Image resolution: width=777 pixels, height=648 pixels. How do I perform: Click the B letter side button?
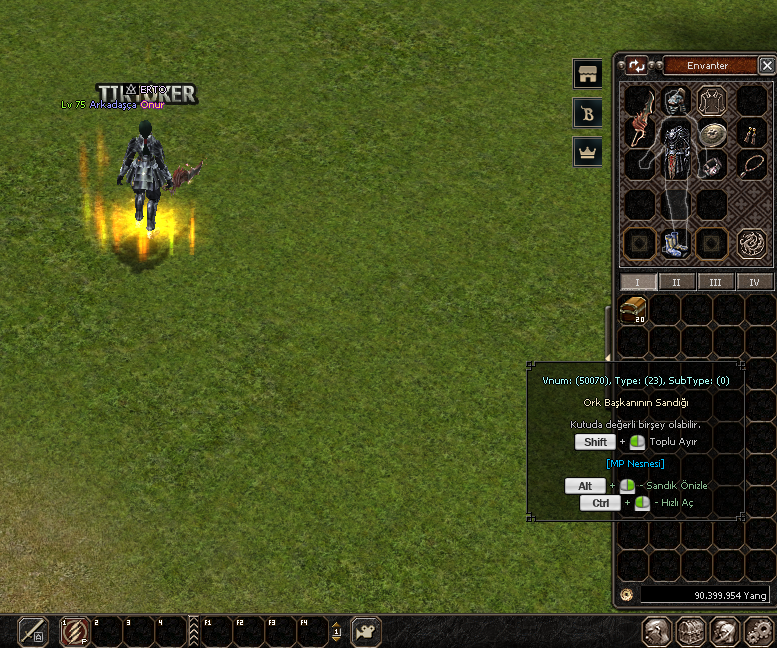(x=588, y=113)
